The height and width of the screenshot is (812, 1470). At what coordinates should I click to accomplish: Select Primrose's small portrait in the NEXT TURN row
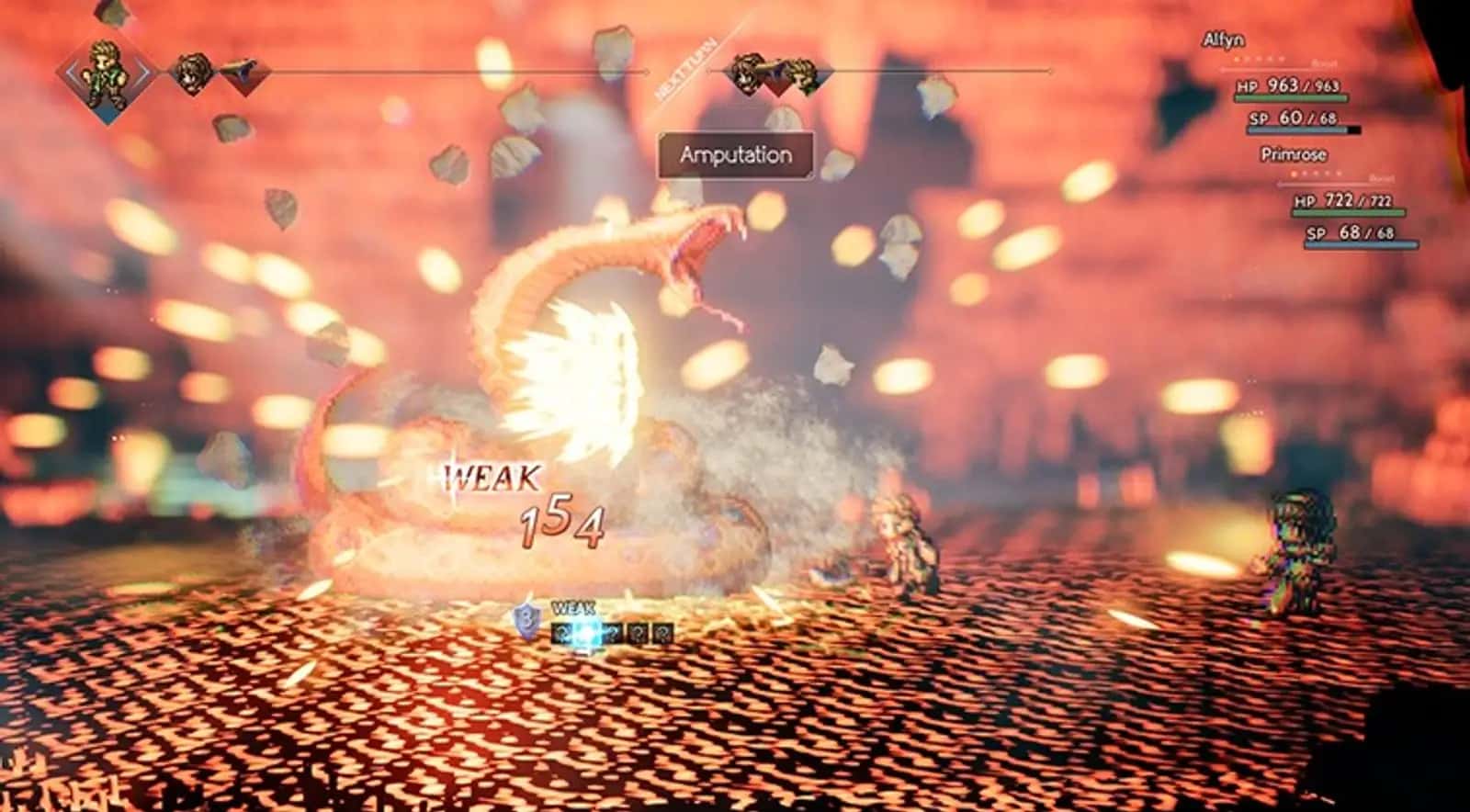pos(747,72)
